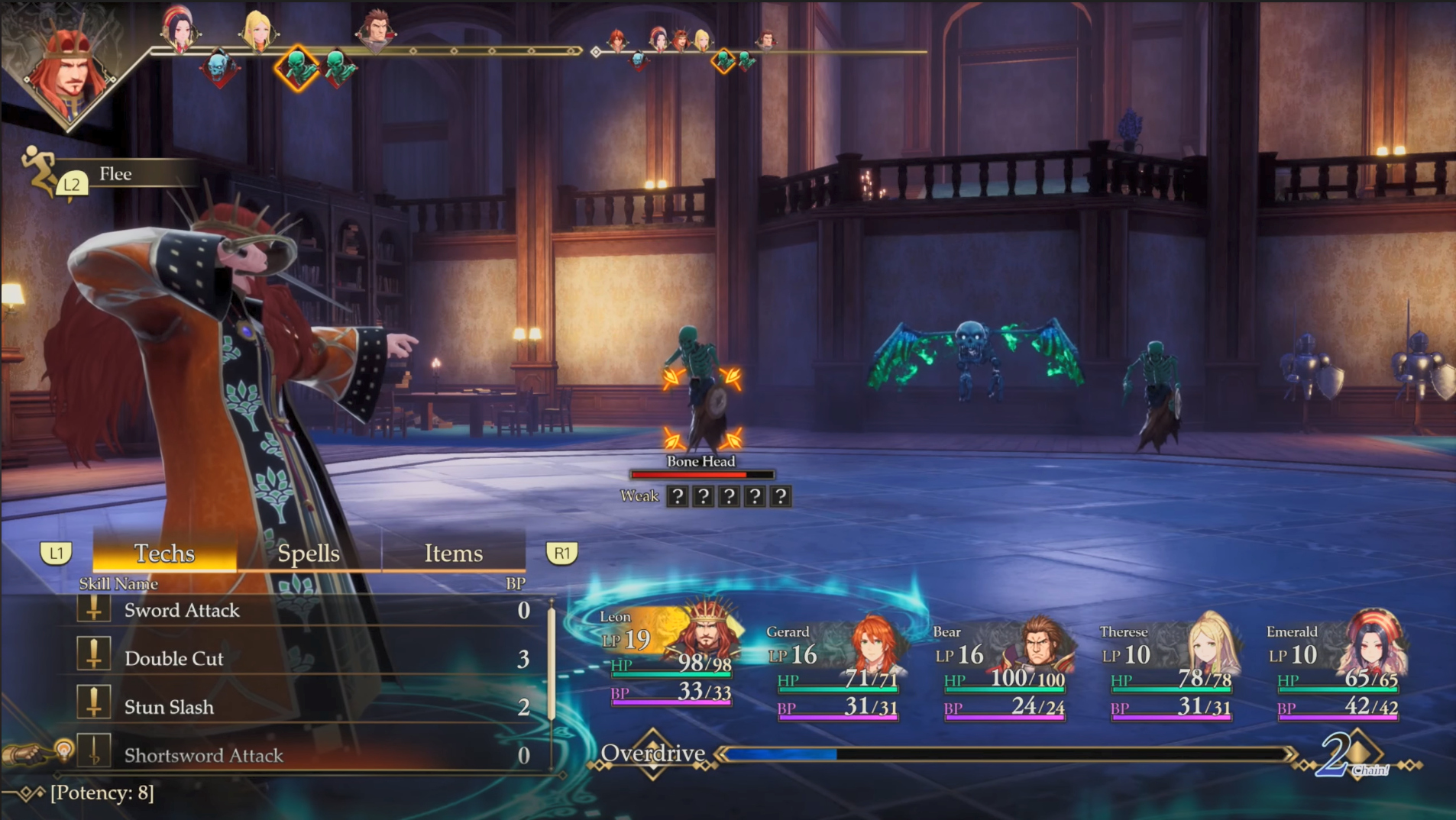Select the Items tab
This screenshot has width=1456, height=820.
coord(453,553)
